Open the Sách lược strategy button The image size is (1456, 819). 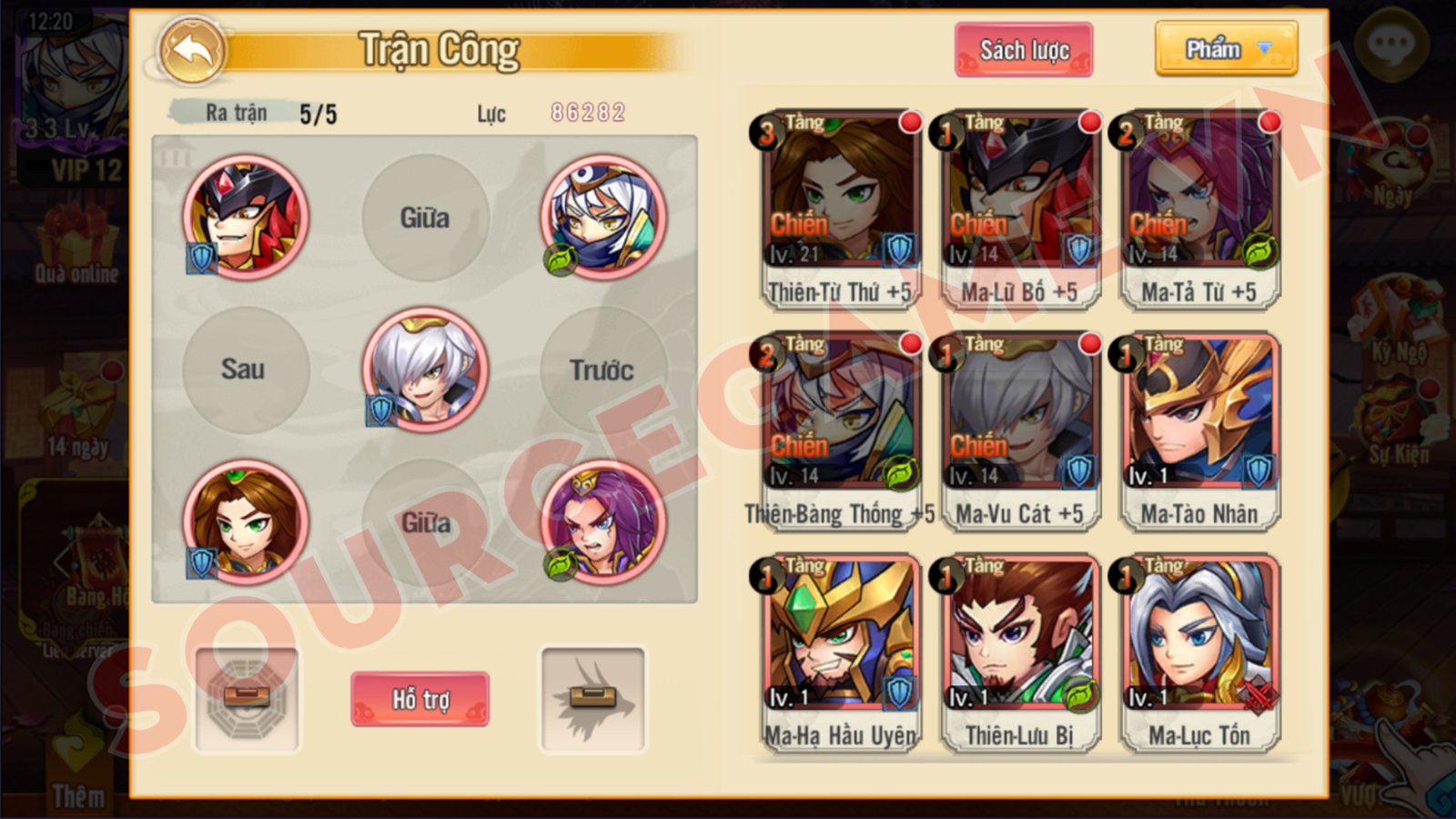[x=1023, y=50]
